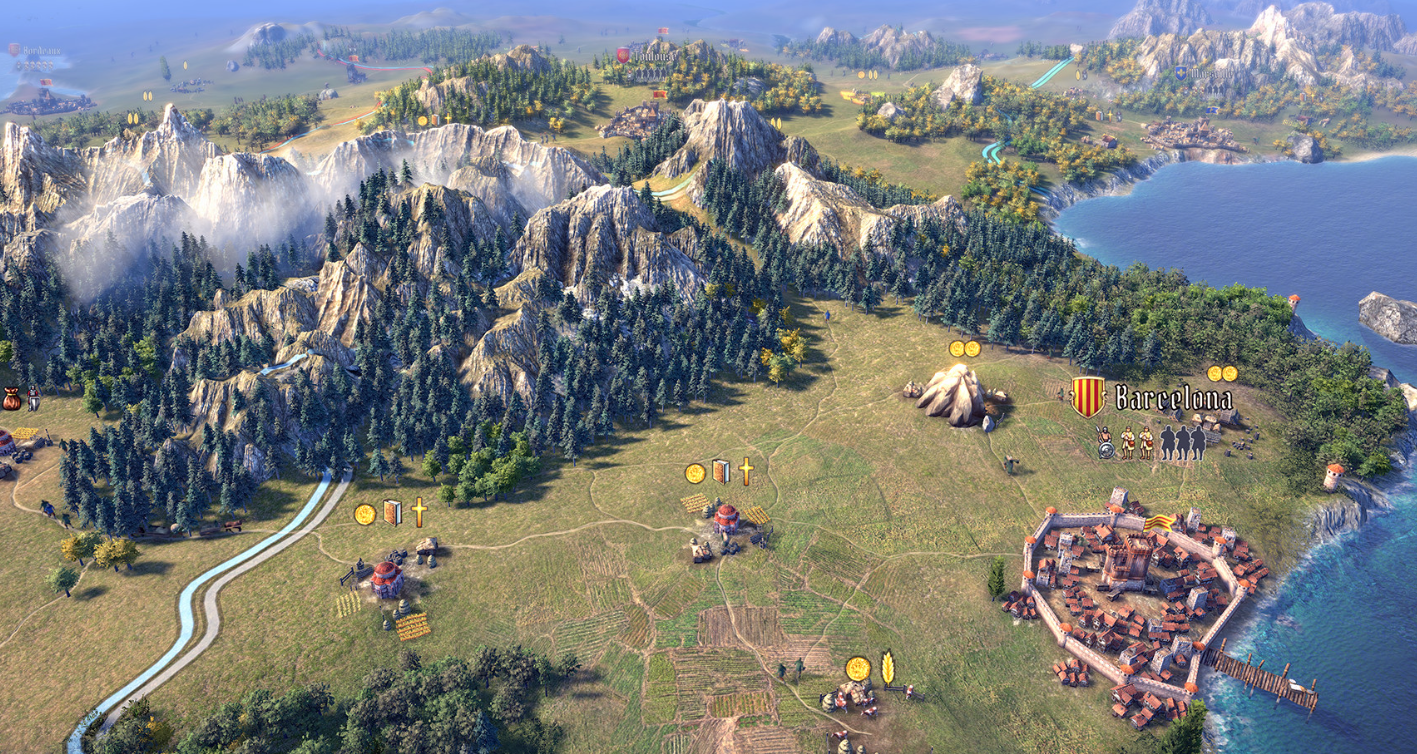Click the wheat icon above the farm
1417x754 pixels.
coord(887,668)
